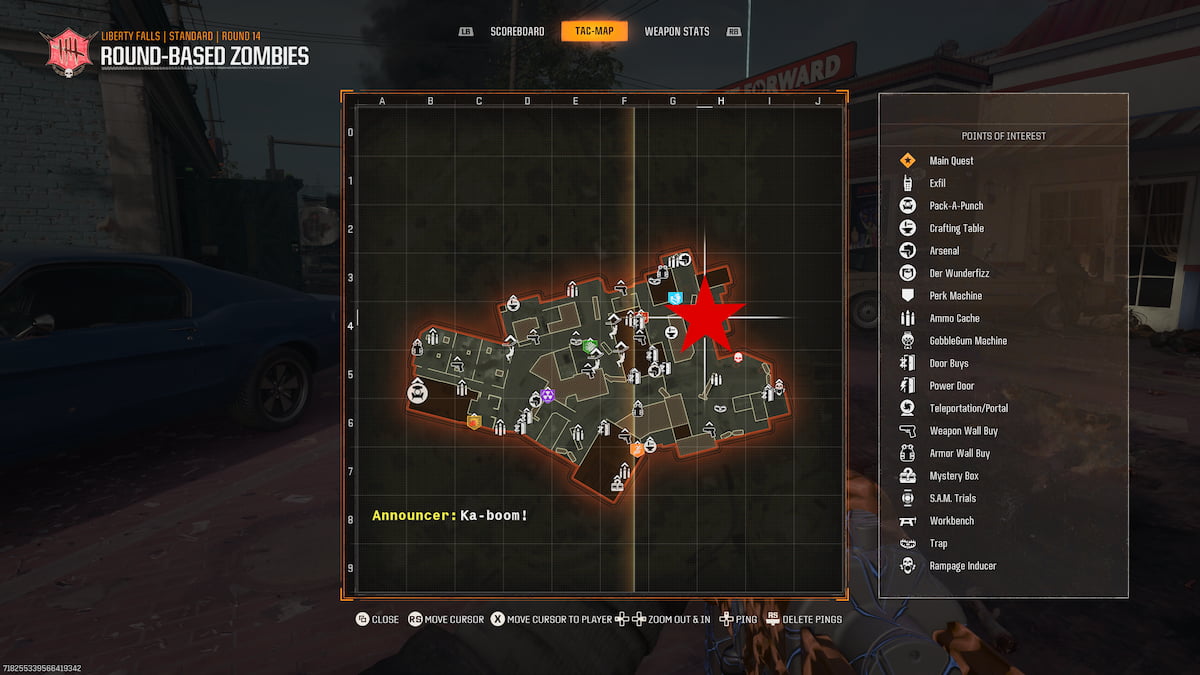Choose the GobbleGum Machine legend entry

(967, 341)
